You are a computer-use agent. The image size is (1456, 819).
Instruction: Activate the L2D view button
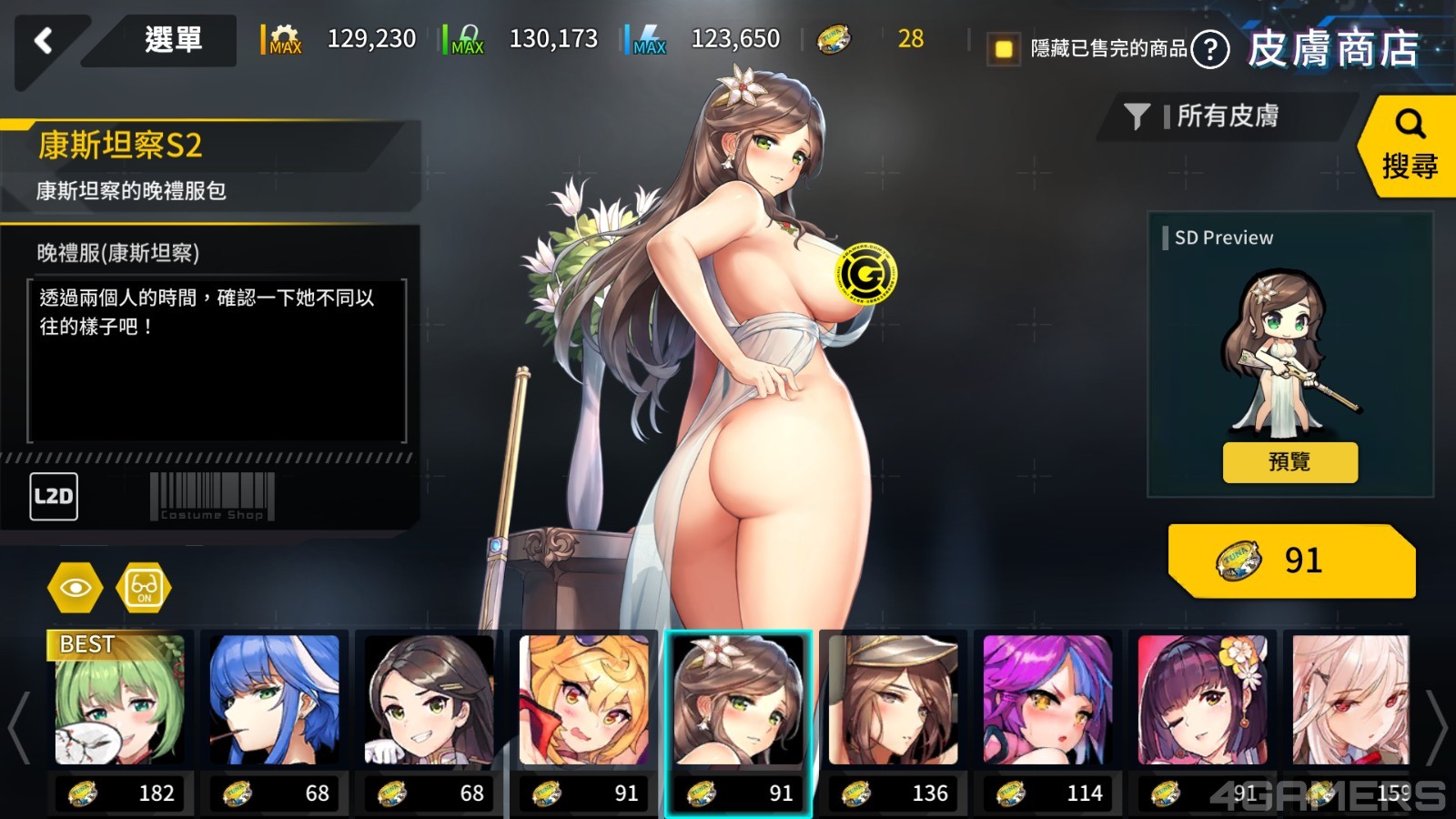pos(54,497)
